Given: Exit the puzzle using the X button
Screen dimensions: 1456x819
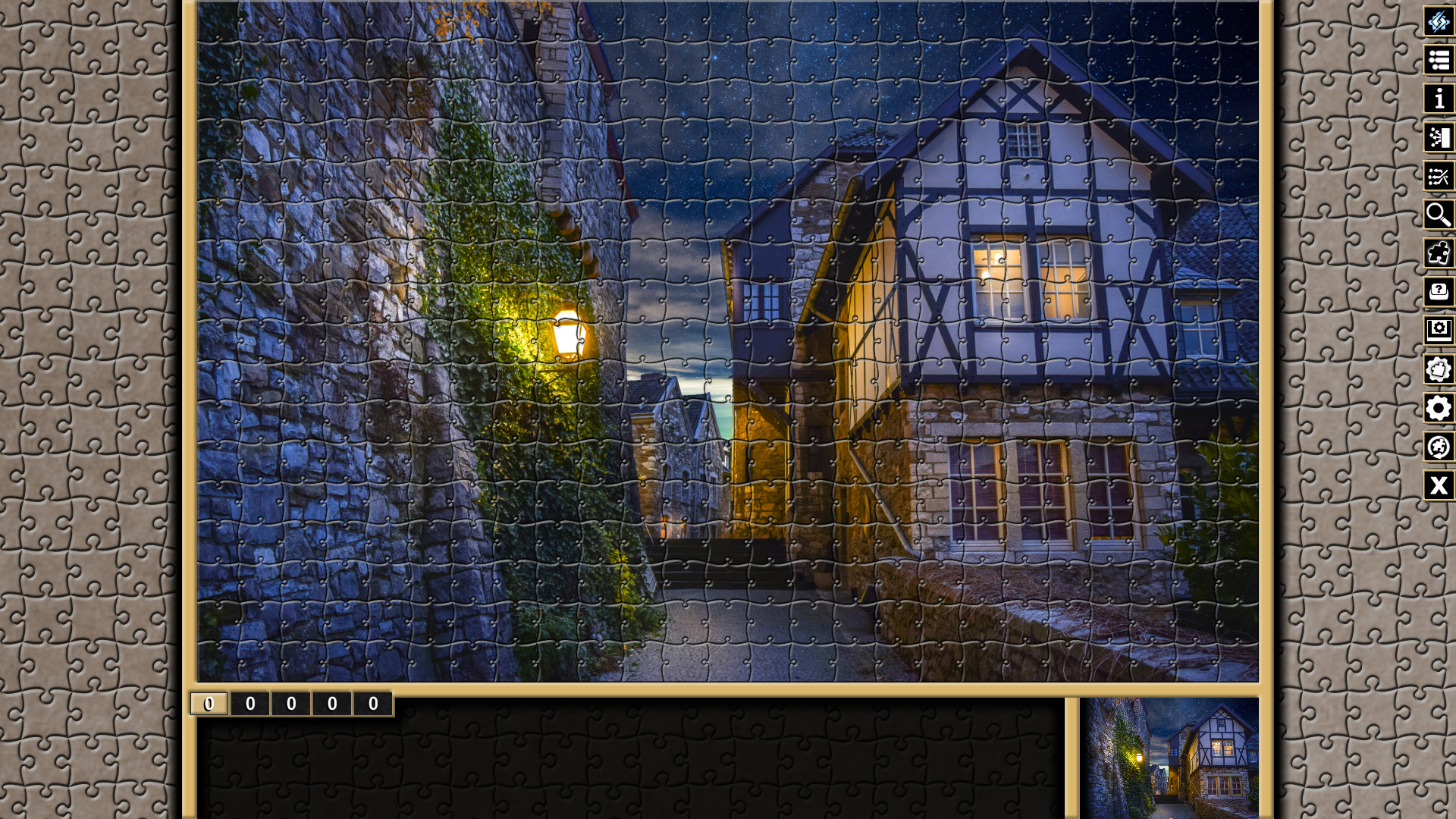Looking at the screenshot, I should [1439, 486].
